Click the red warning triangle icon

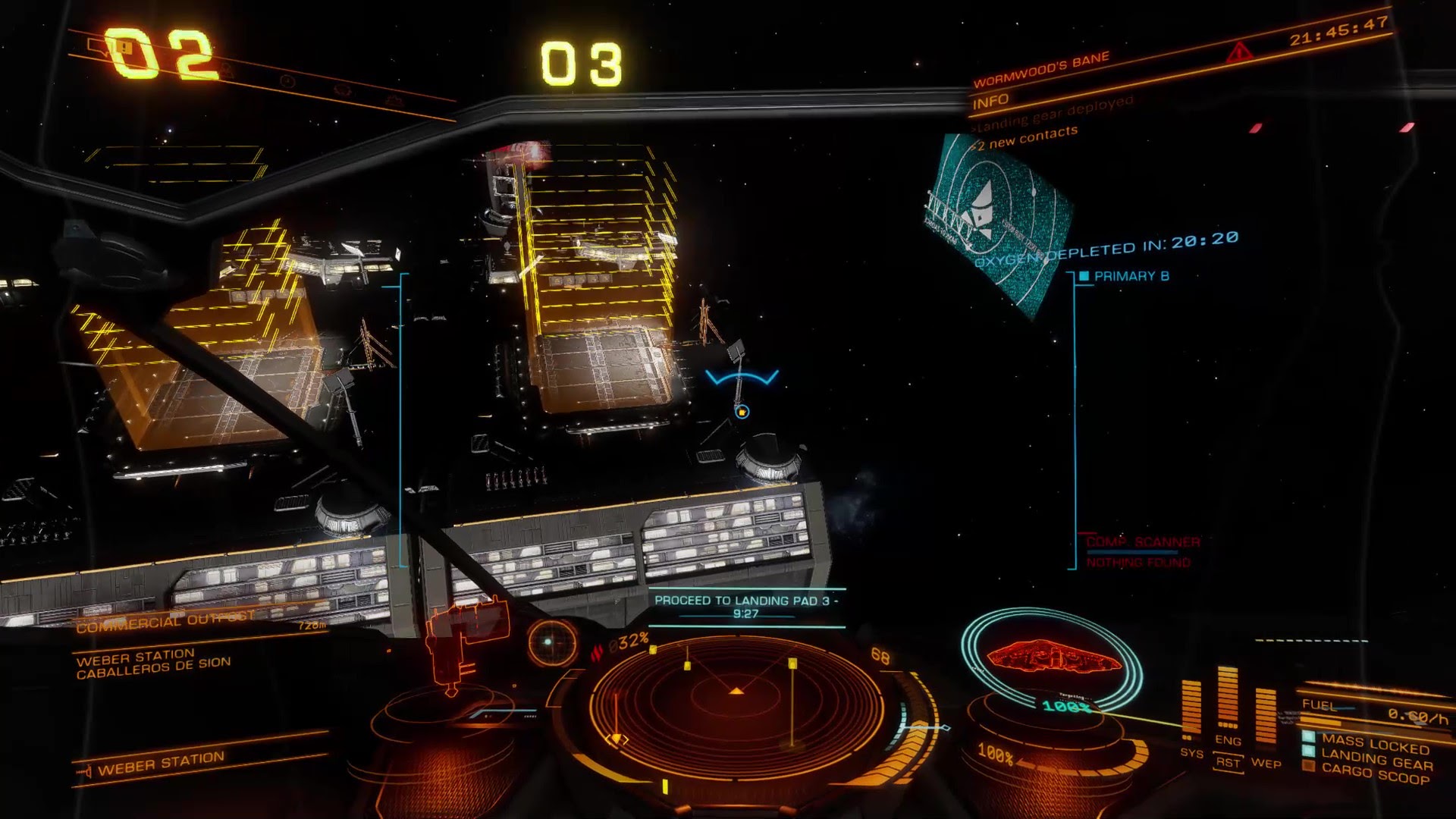point(1238,54)
